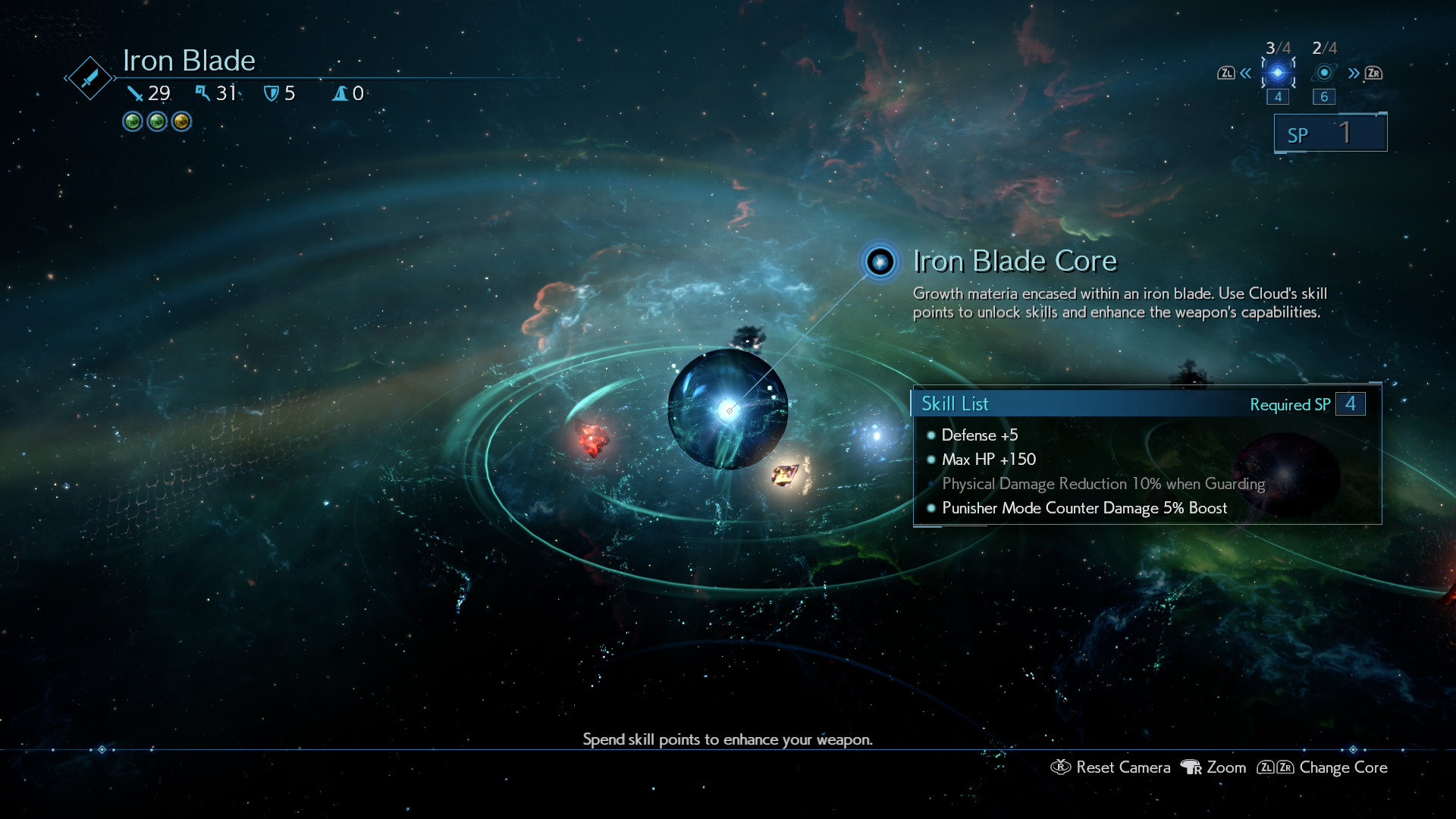Switch to the core showing 2/4
1456x819 pixels.
(x=1324, y=73)
